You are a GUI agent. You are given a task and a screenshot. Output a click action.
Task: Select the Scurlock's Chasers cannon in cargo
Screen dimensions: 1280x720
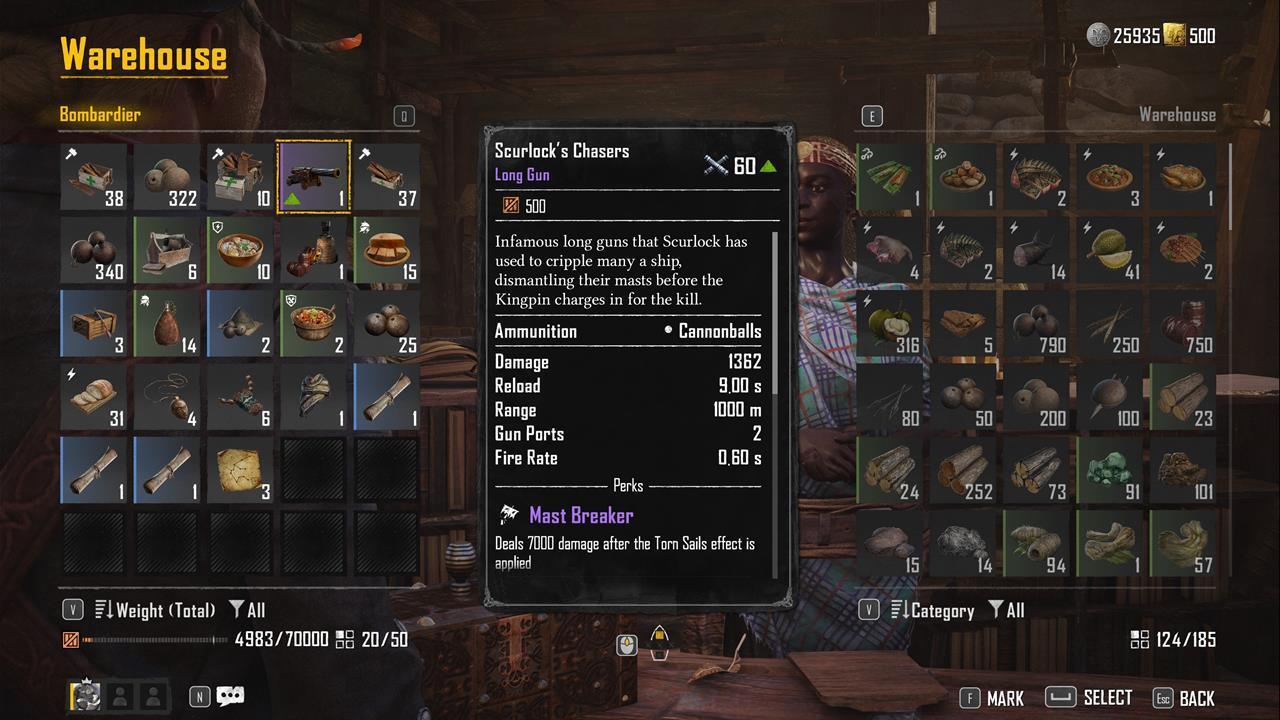coord(313,175)
